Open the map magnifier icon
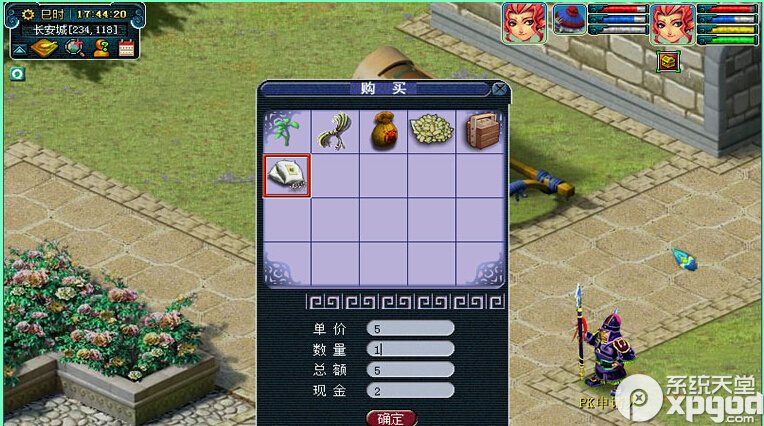The height and width of the screenshot is (426, 764). 75,48
